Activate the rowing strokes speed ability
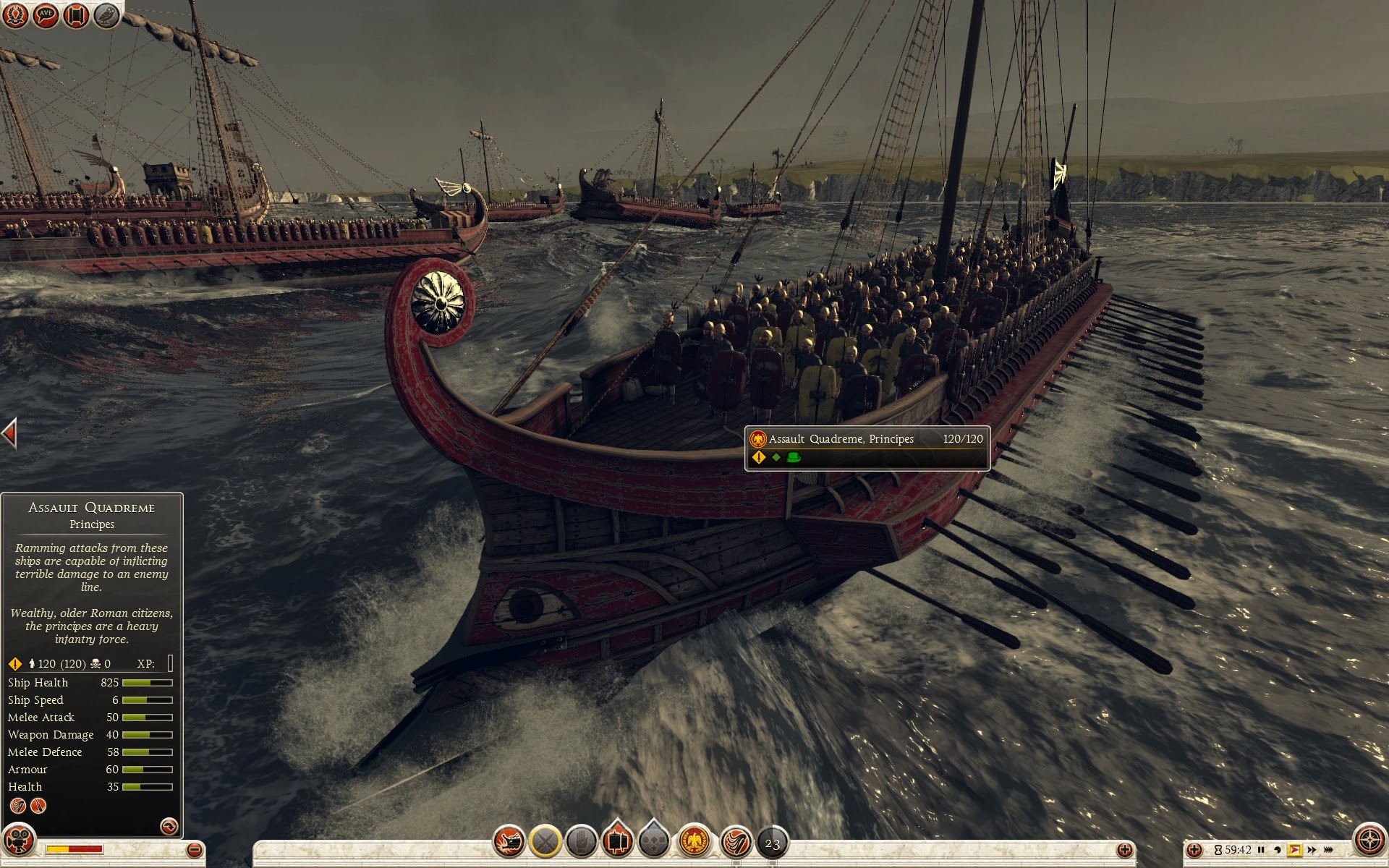This screenshot has width=1389, height=868. pos(736,842)
